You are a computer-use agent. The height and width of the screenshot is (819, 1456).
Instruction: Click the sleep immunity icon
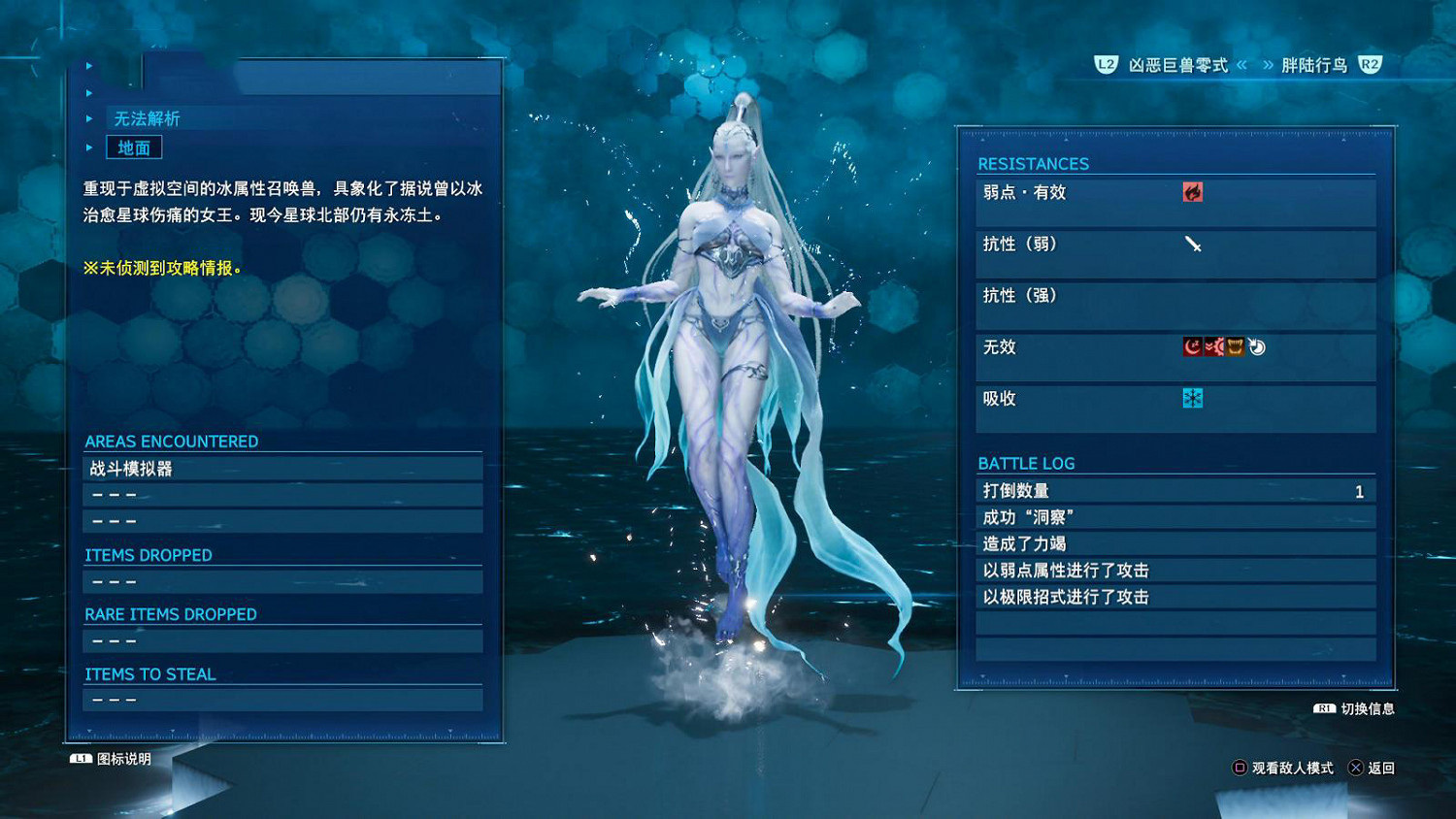1192,346
